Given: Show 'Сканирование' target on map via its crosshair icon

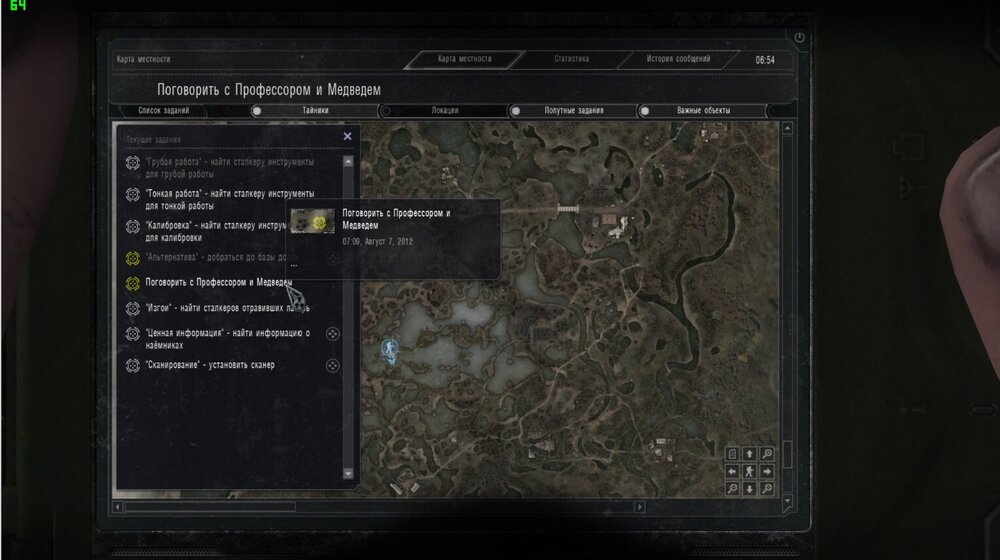Looking at the screenshot, I should coord(333,366).
